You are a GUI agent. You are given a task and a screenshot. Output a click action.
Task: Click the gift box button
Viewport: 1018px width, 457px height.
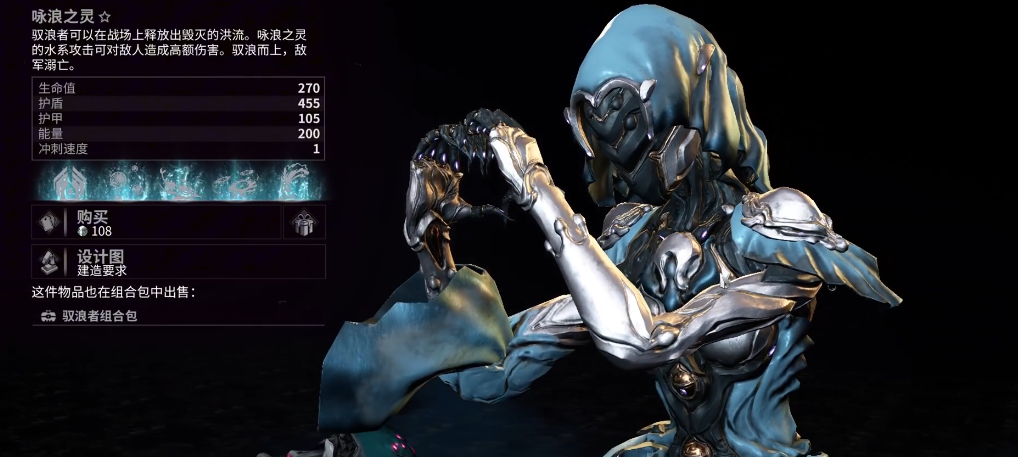[x=303, y=223]
